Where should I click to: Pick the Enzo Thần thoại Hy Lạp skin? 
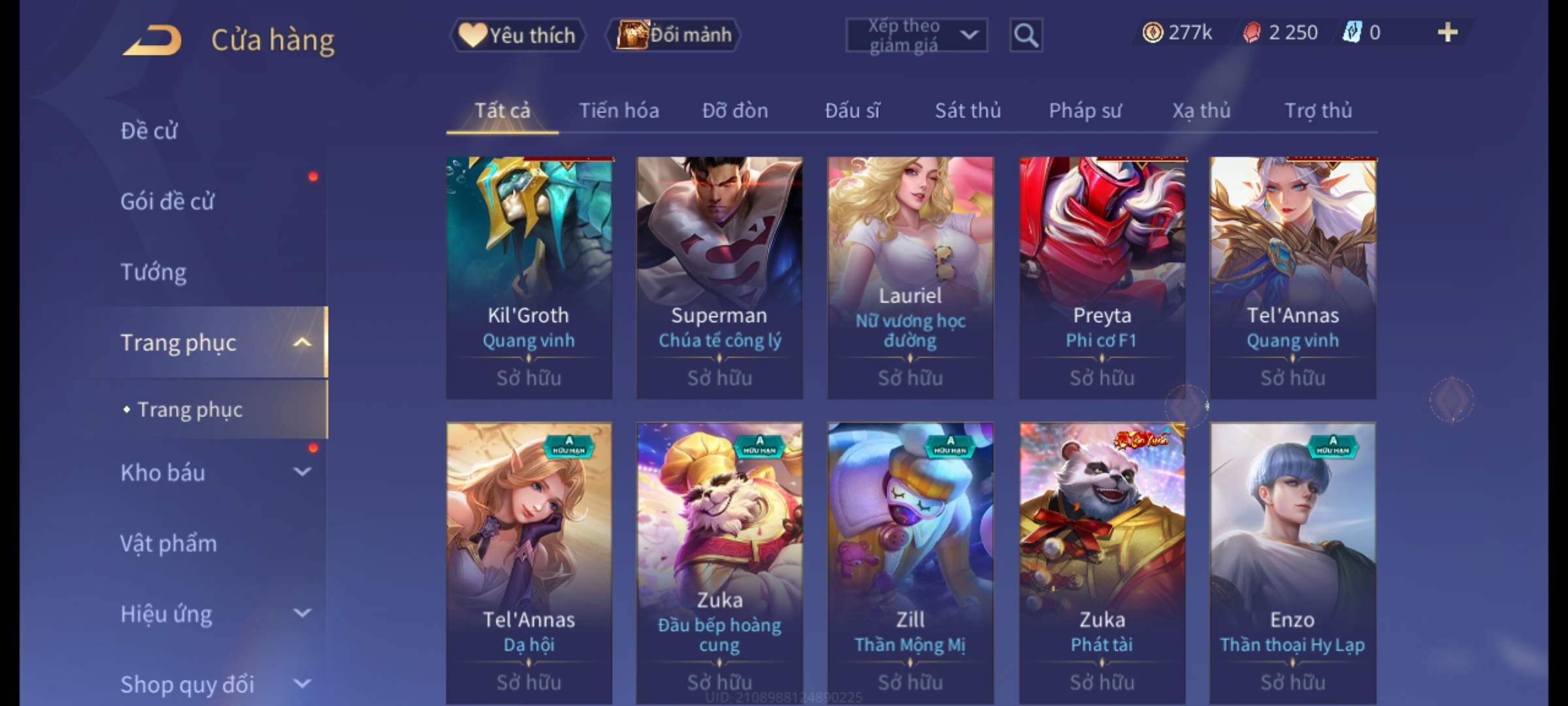pos(1292,562)
